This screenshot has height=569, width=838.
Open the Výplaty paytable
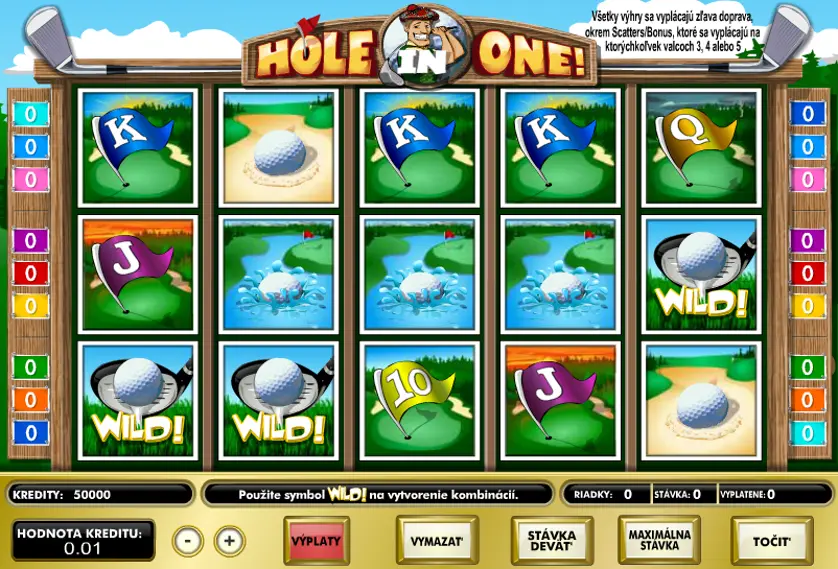pyautogui.click(x=317, y=541)
